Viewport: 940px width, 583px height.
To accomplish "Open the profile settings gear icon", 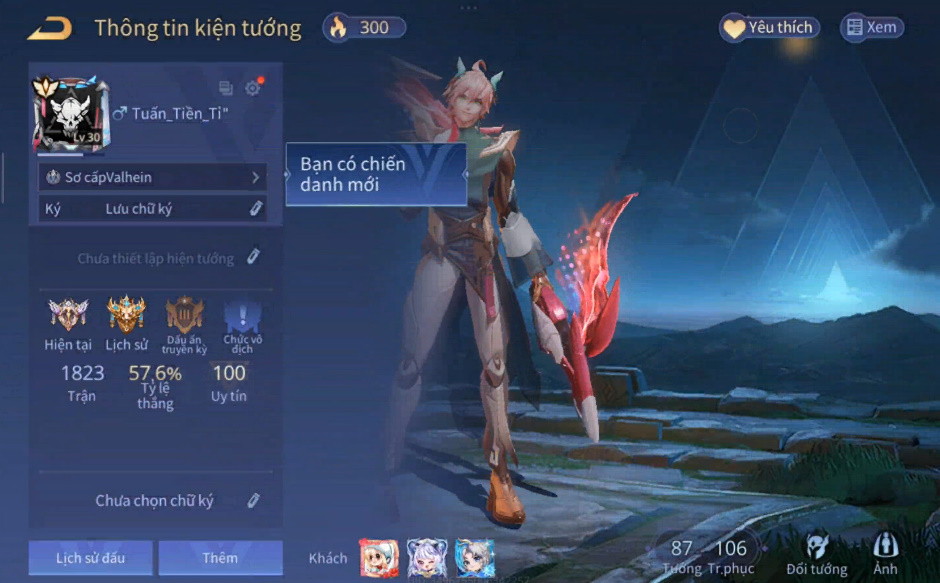I will click(x=252, y=88).
